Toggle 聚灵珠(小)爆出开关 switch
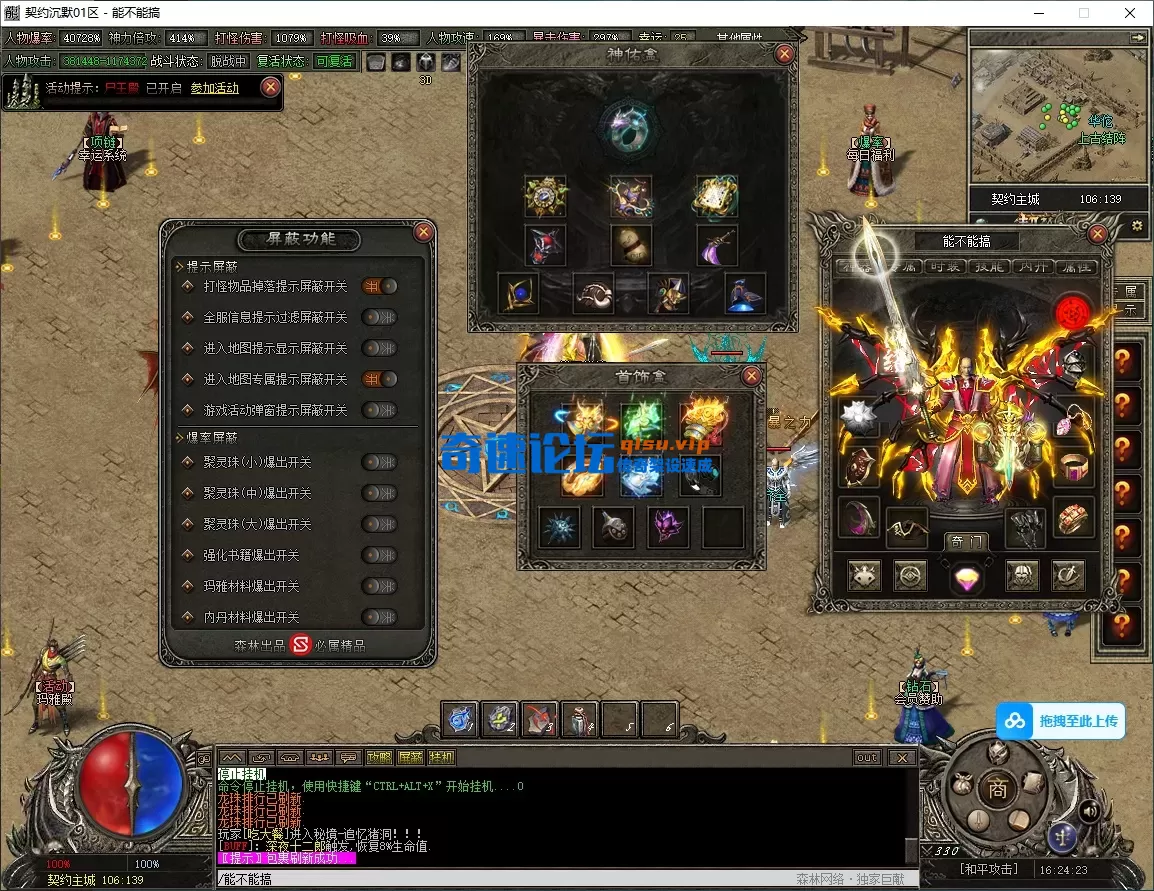This screenshot has height=891, width=1154. [379, 462]
